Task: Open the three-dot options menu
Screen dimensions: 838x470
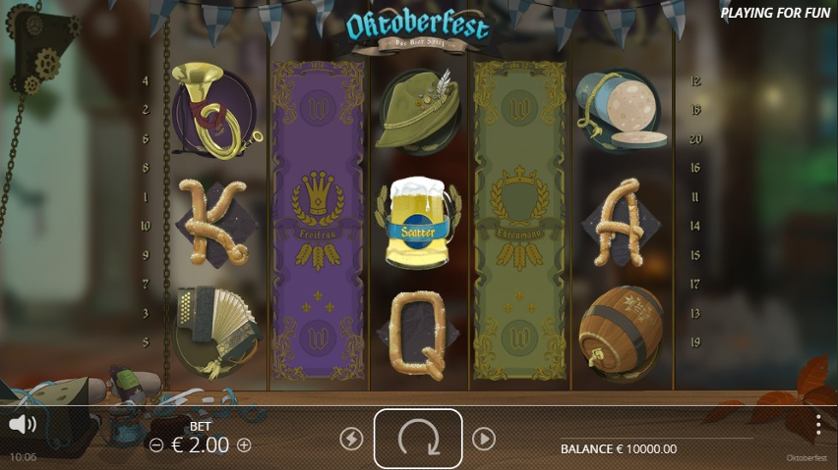Action: click(819, 424)
